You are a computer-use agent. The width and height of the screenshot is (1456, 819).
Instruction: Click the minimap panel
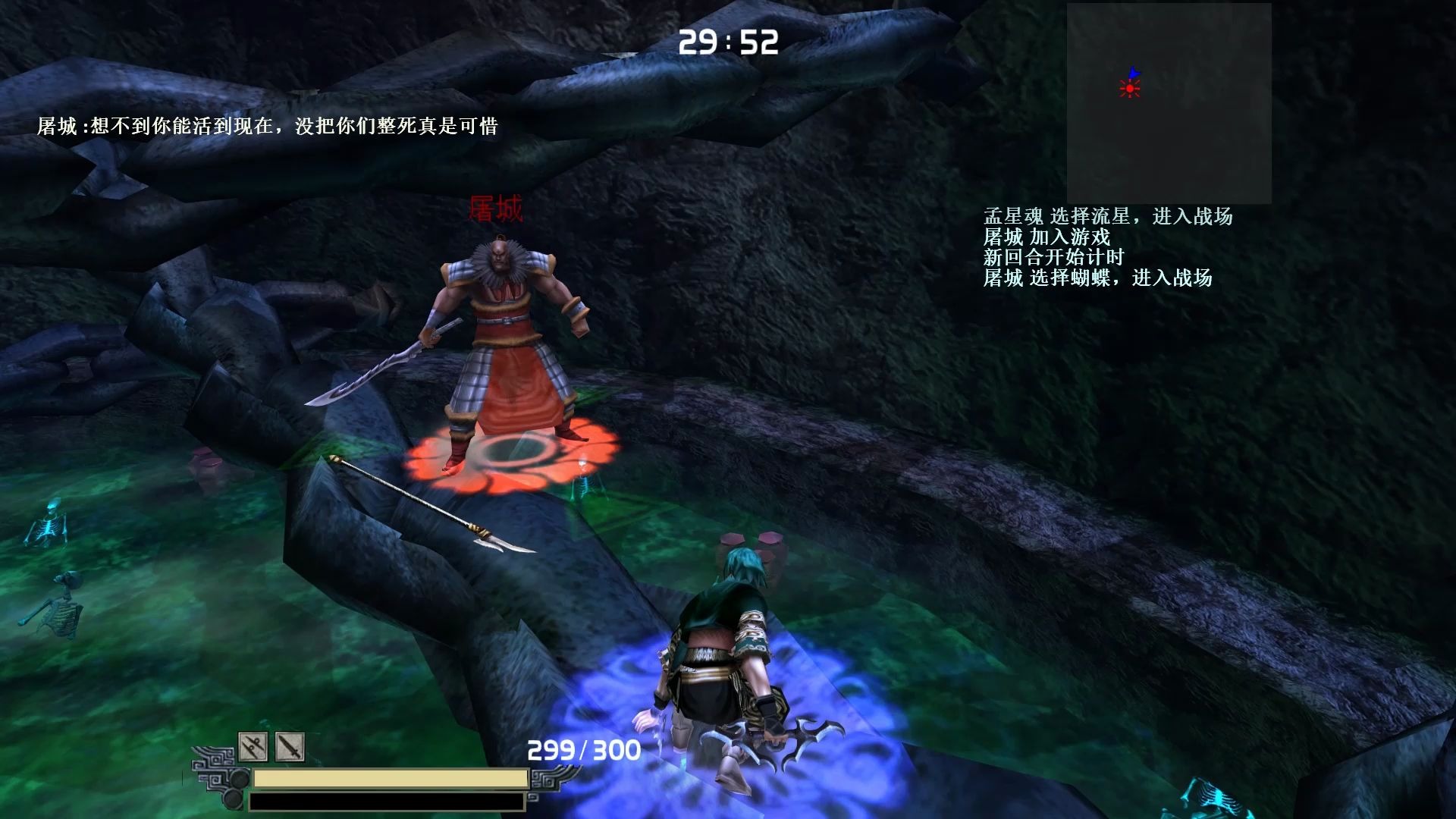(1169, 103)
